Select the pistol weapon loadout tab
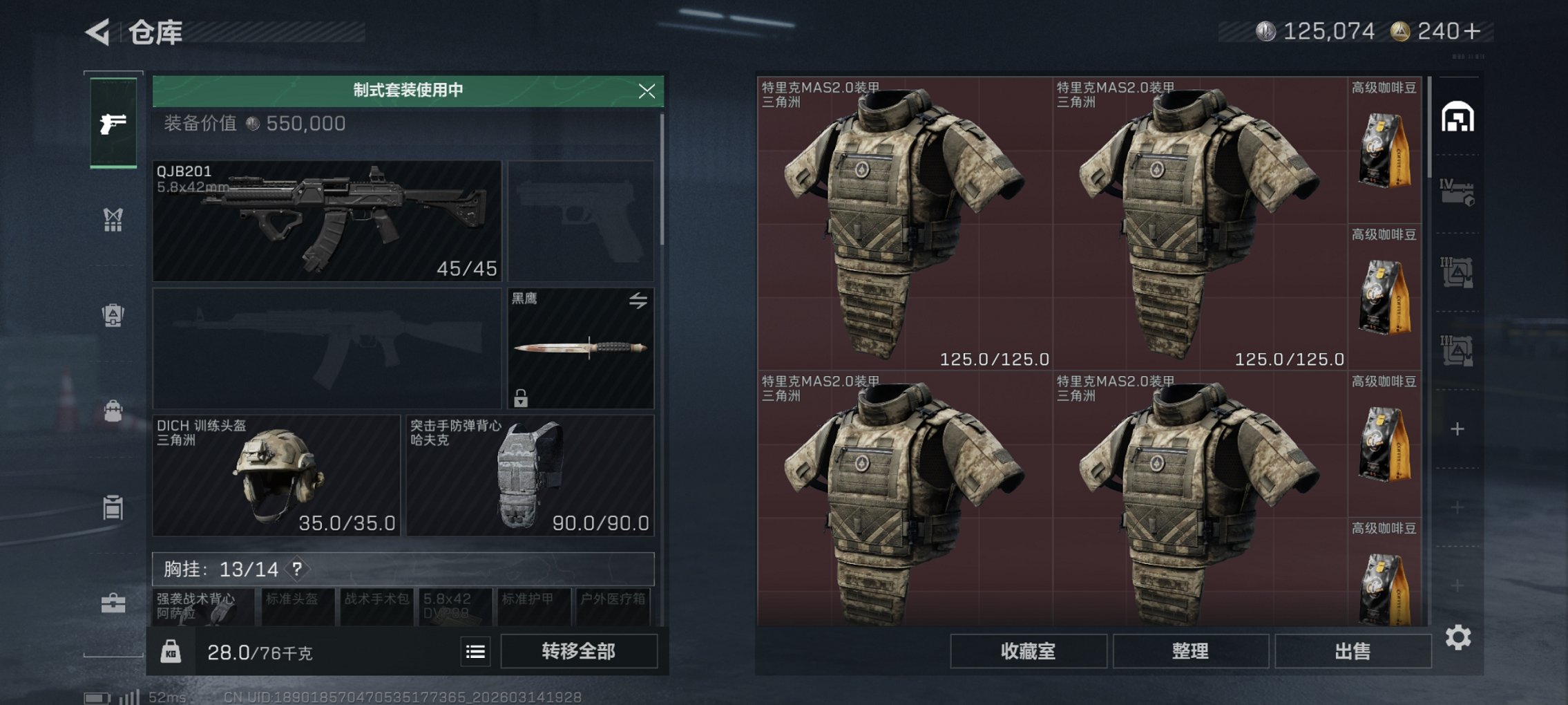The width and height of the screenshot is (1568, 705). pos(115,124)
